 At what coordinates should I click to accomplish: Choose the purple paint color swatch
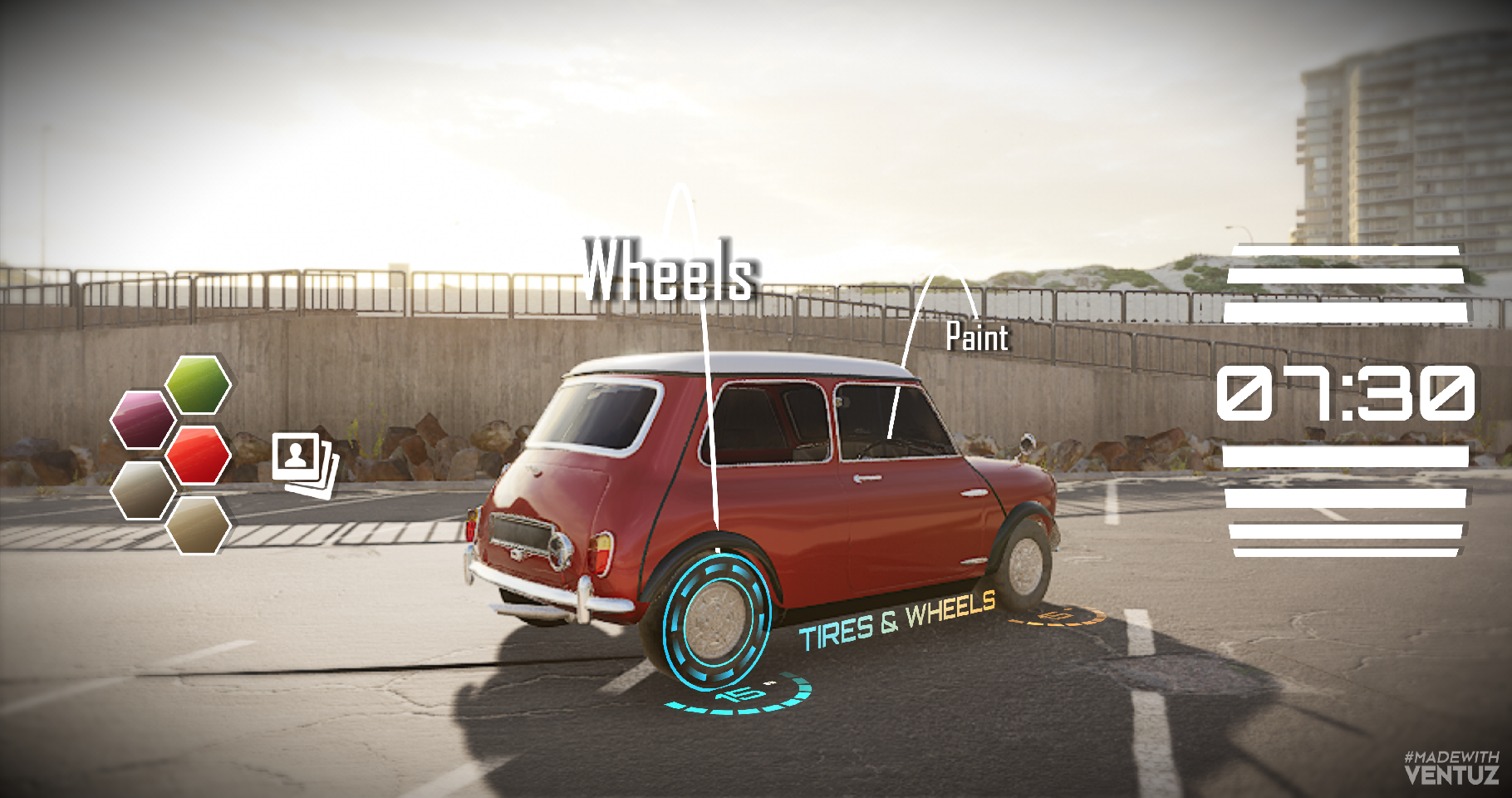[x=143, y=419]
